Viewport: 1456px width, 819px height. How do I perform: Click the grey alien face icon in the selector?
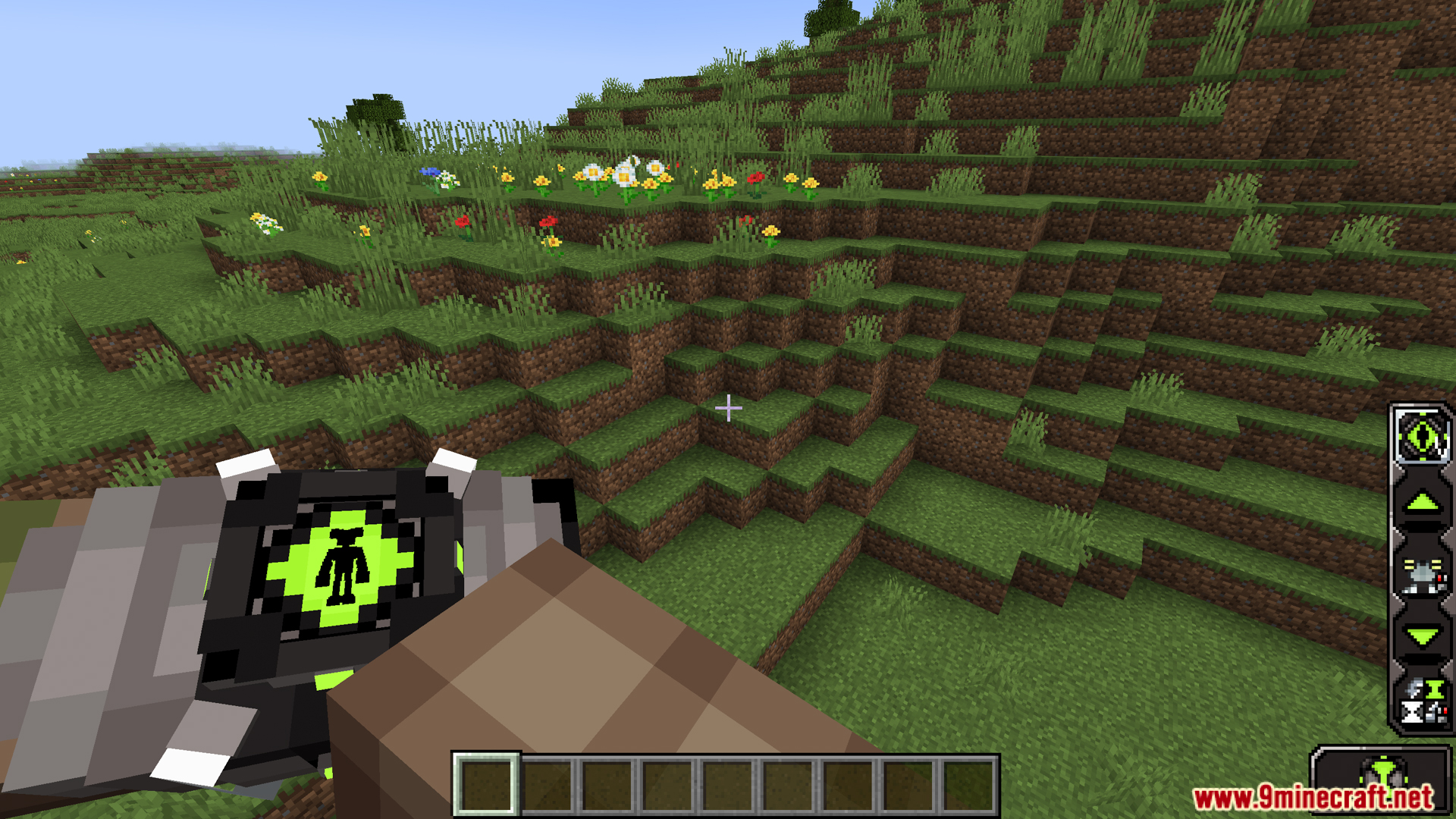1422,574
